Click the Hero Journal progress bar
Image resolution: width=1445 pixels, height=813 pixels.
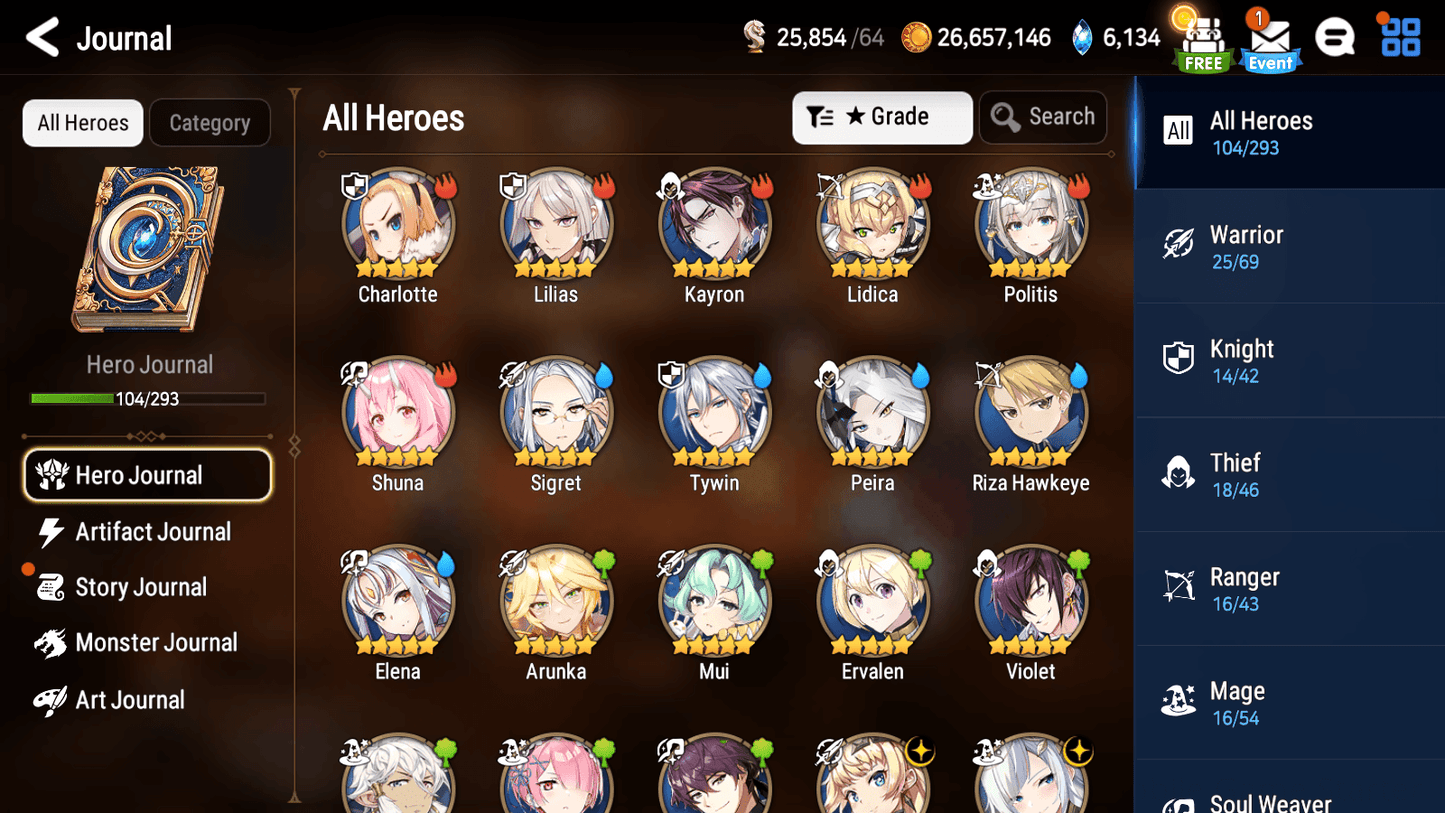click(149, 398)
